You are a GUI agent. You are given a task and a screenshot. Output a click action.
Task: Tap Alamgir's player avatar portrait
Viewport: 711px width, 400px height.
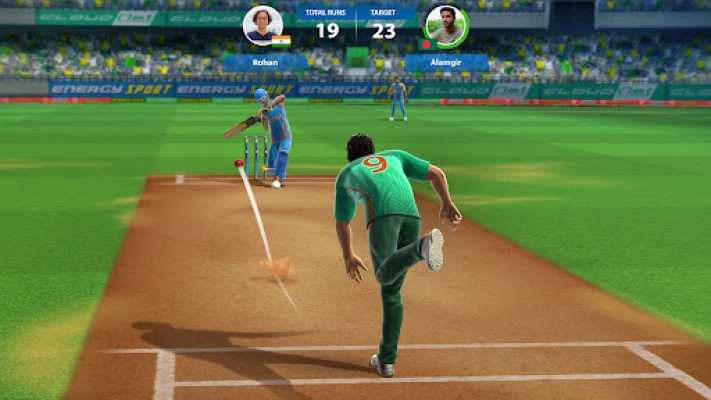click(x=446, y=25)
